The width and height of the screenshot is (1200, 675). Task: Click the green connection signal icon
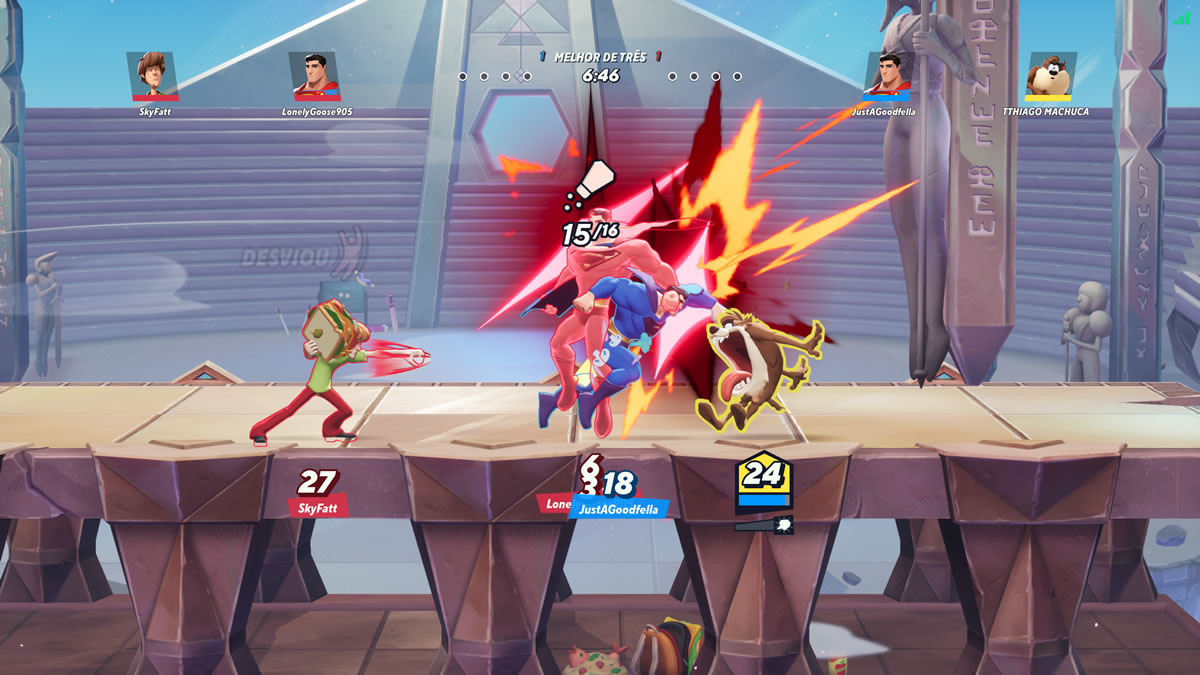[1185, 17]
